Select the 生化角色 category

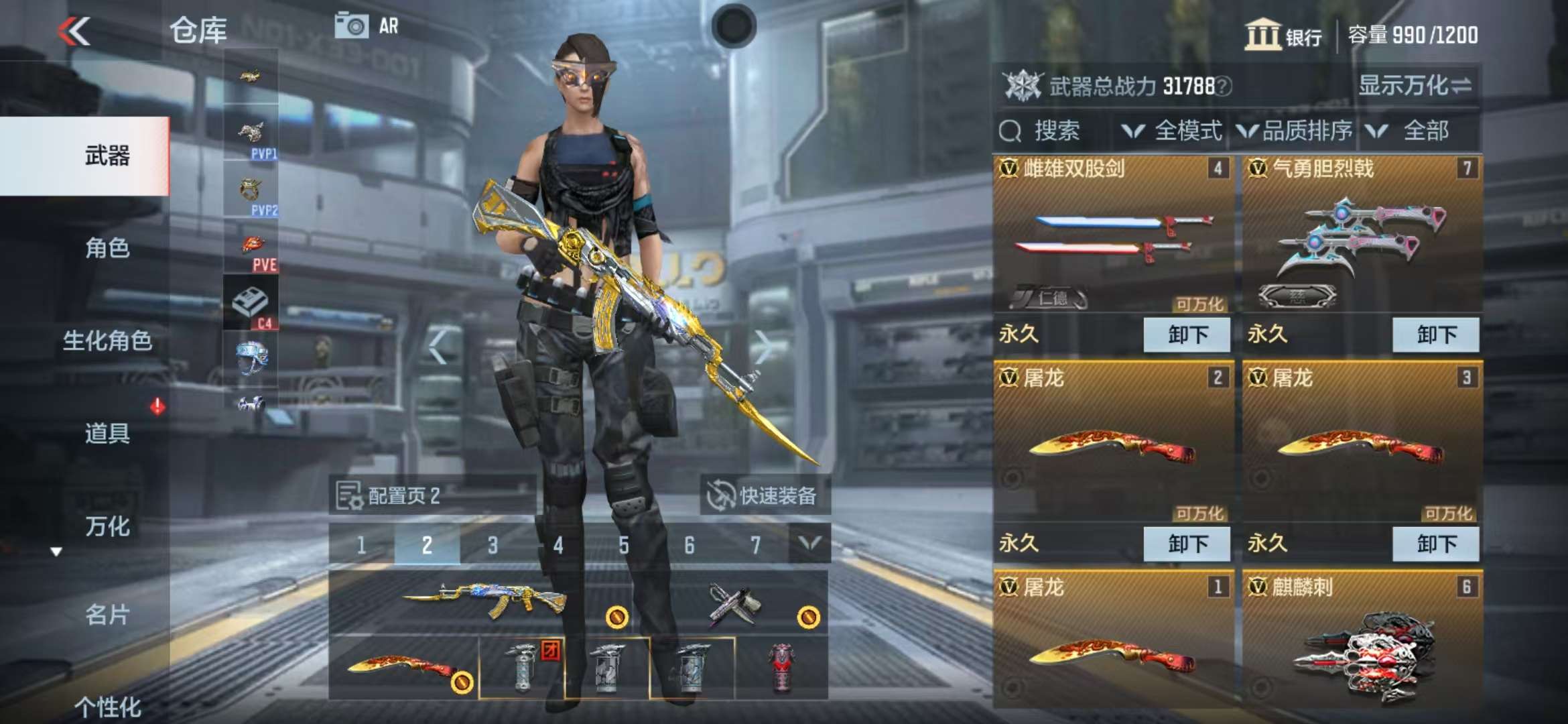pos(107,341)
